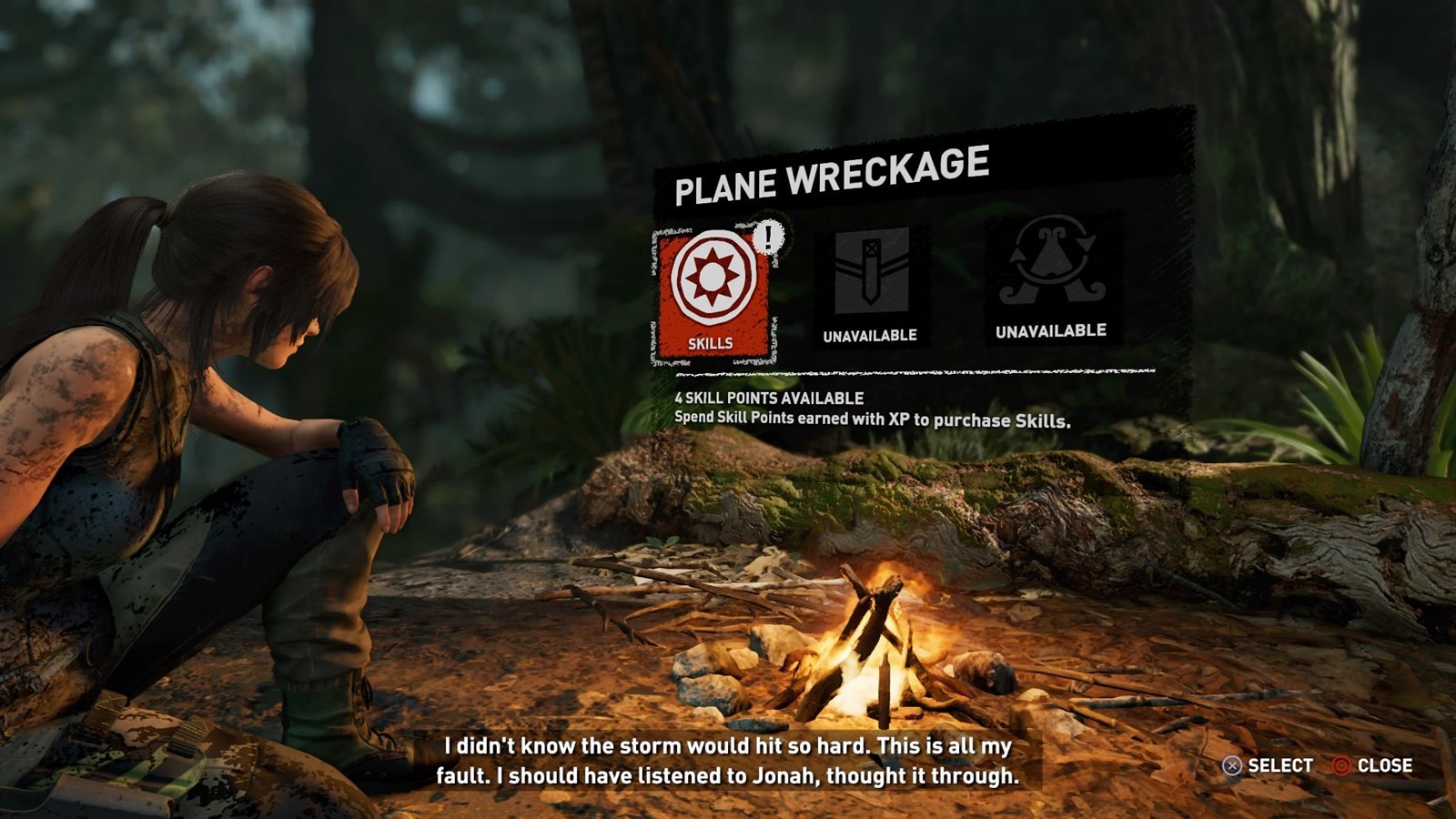Screen dimensions: 1456x819
Task: Open the Skills tile at camp
Action: (x=713, y=293)
